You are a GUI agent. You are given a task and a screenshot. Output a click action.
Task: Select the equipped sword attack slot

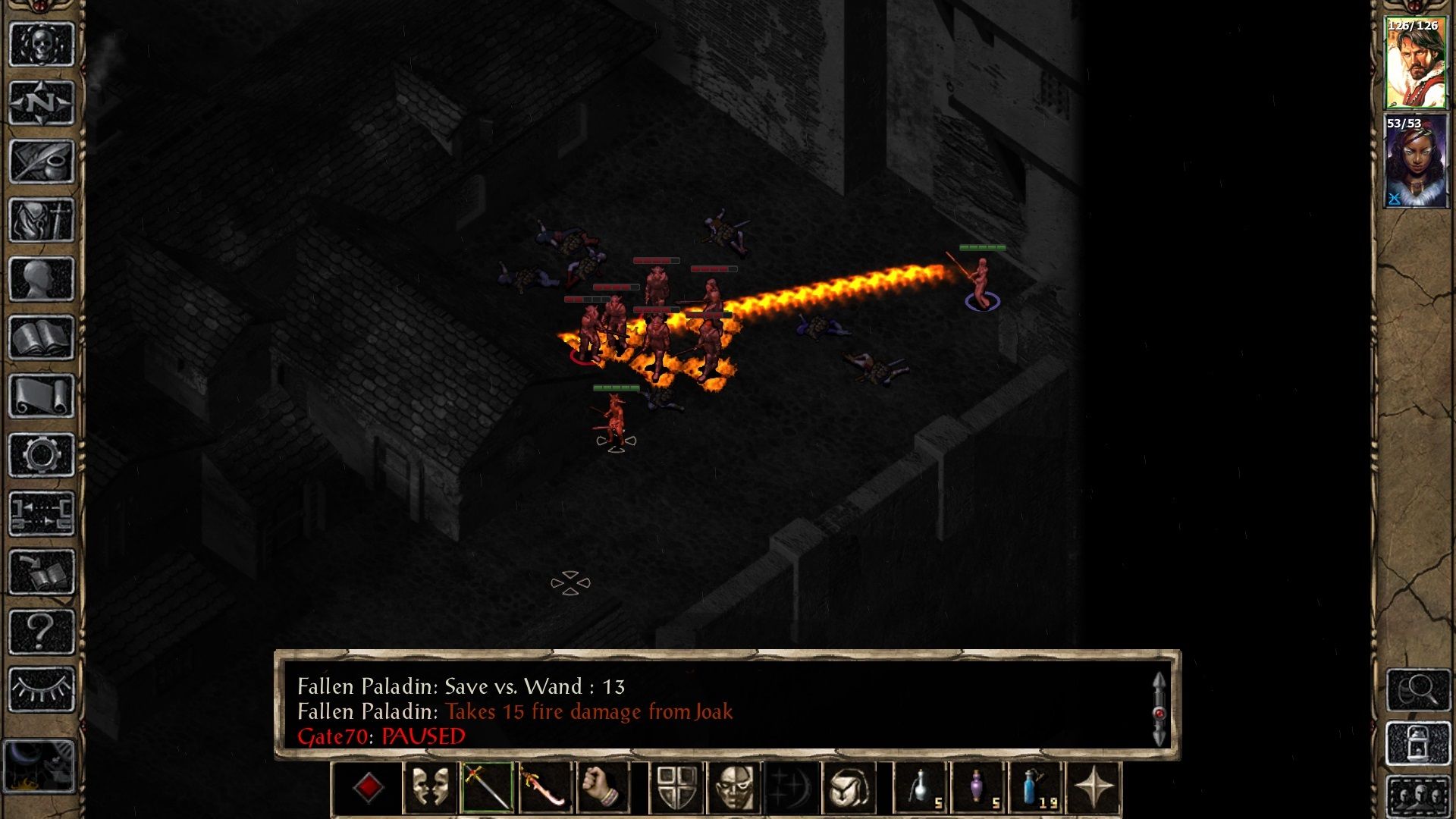point(486,789)
